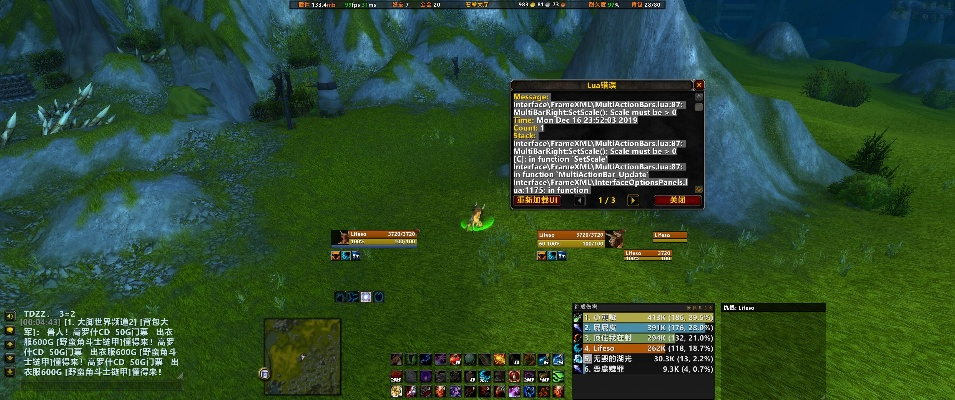Show the next Lua error page
The image size is (955, 400).
[632, 200]
